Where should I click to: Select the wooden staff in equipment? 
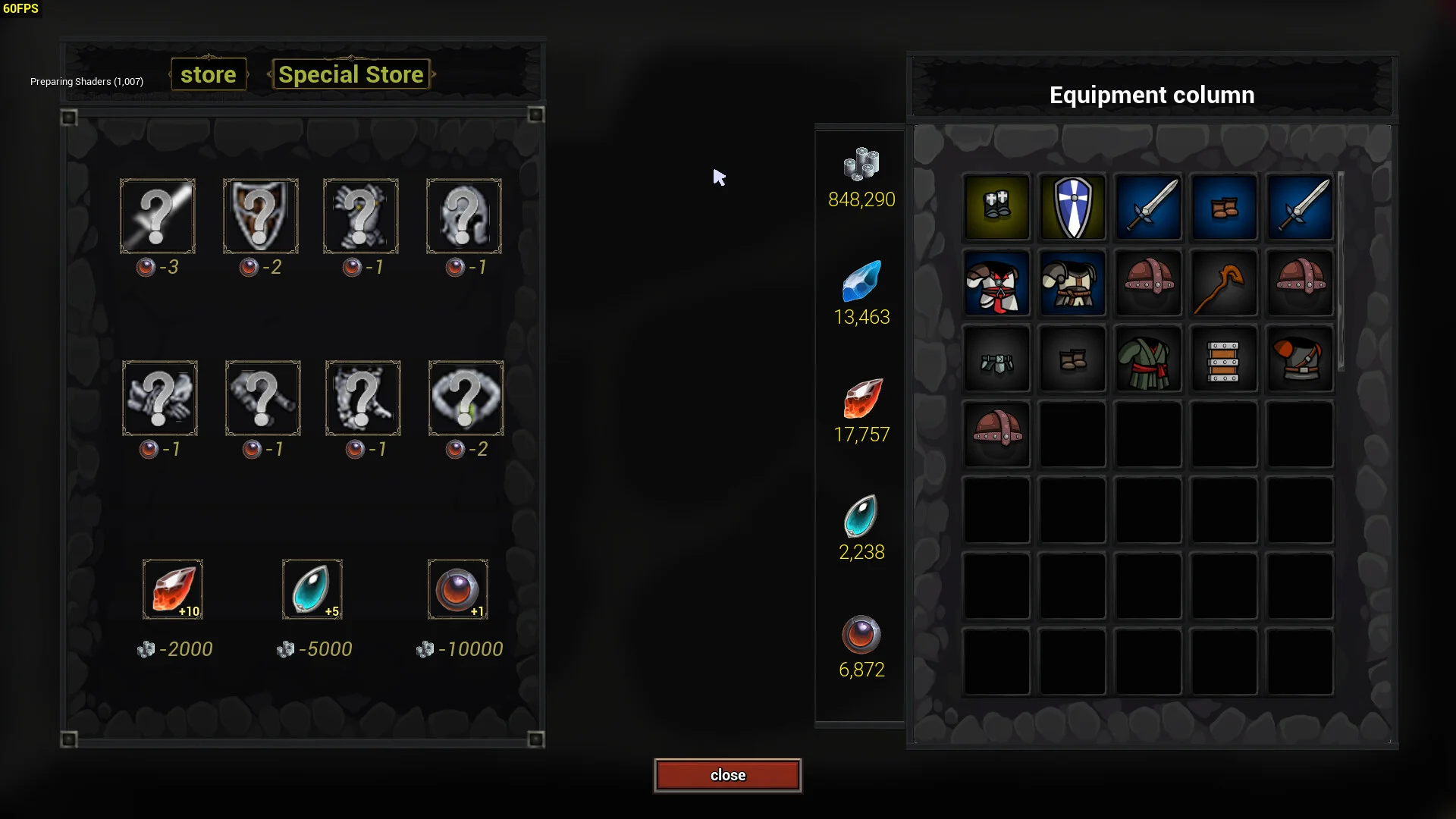point(1224,283)
